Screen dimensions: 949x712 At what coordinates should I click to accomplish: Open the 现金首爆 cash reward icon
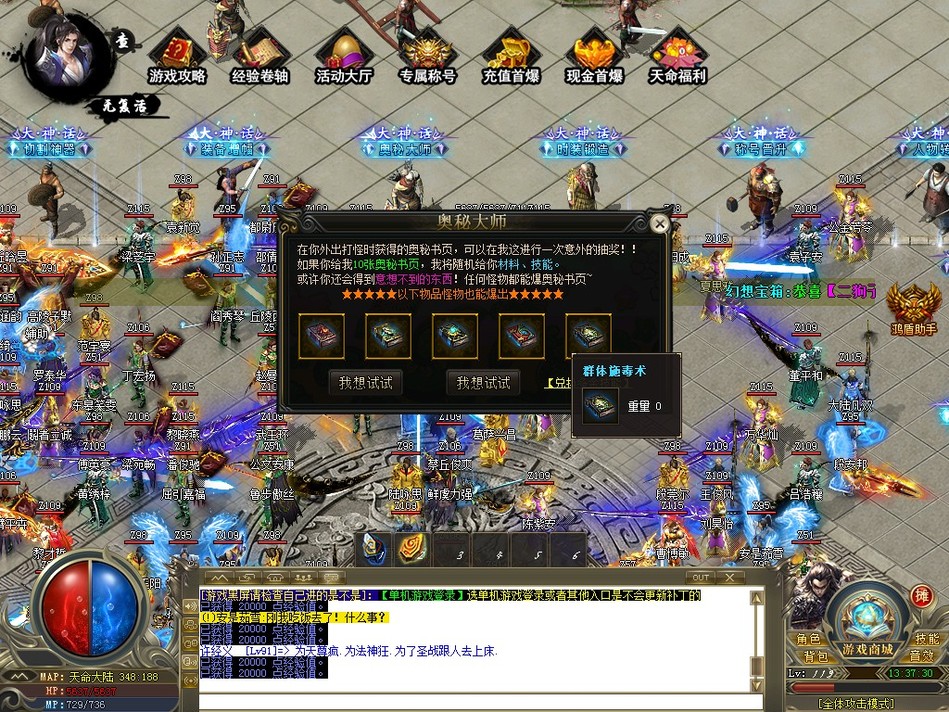(594, 56)
